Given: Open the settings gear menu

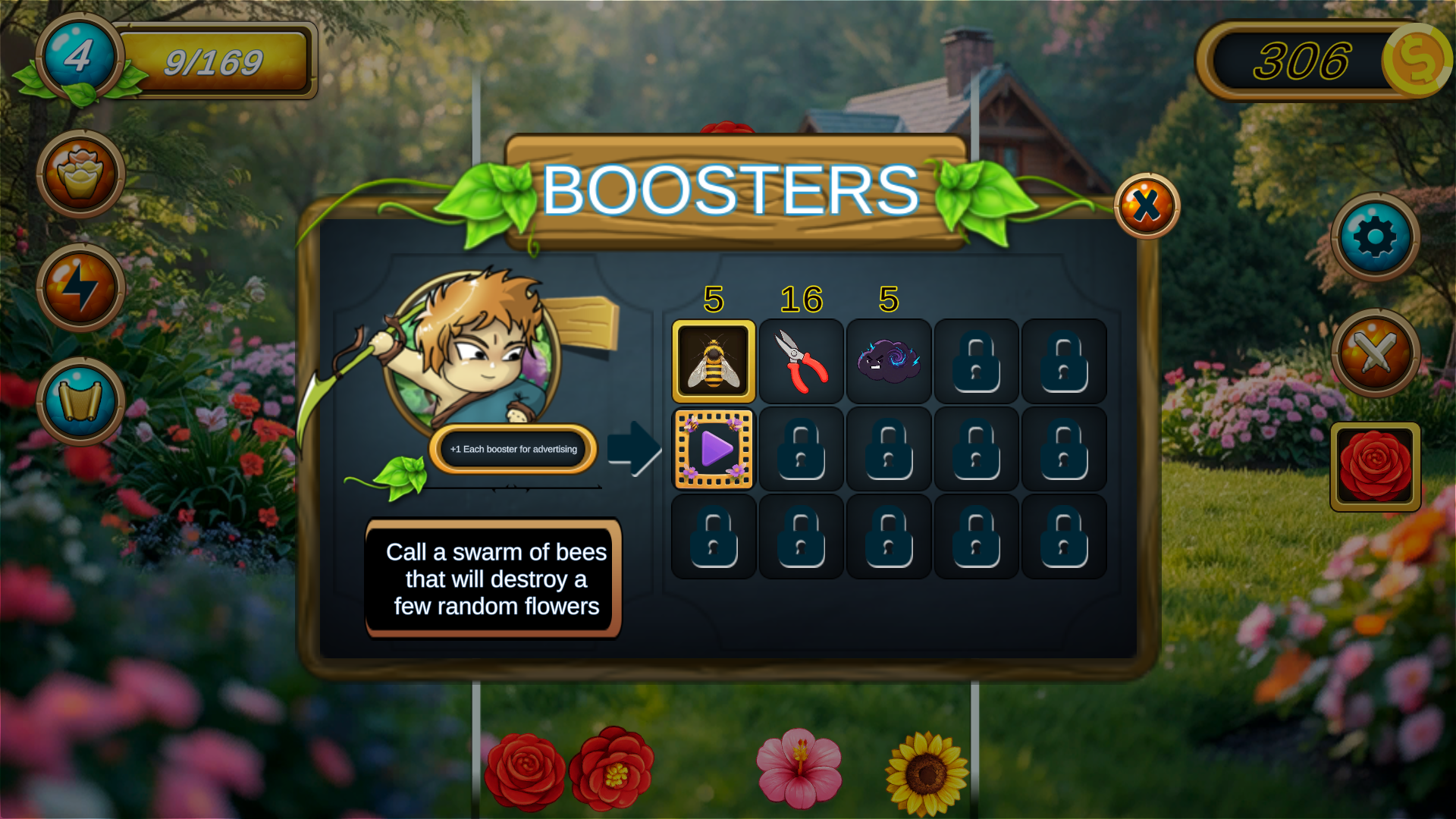Looking at the screenshot, I should point(1376,237).
